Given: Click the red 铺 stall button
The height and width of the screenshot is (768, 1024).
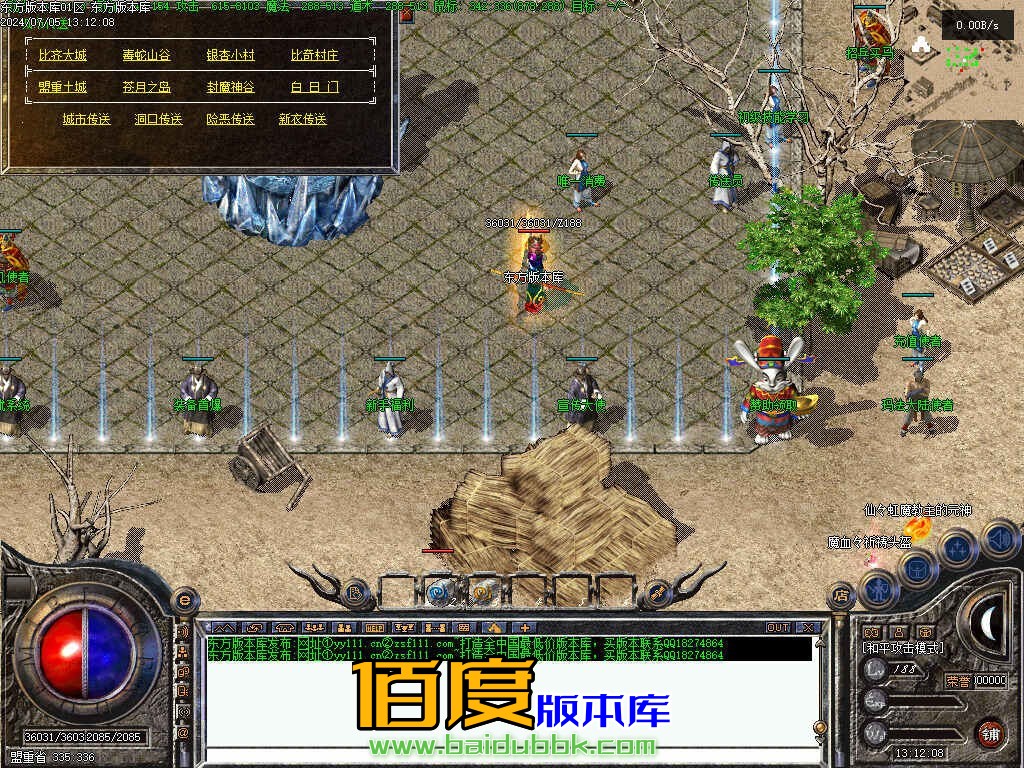Looking at the screenshot, I should click(990, 733).
